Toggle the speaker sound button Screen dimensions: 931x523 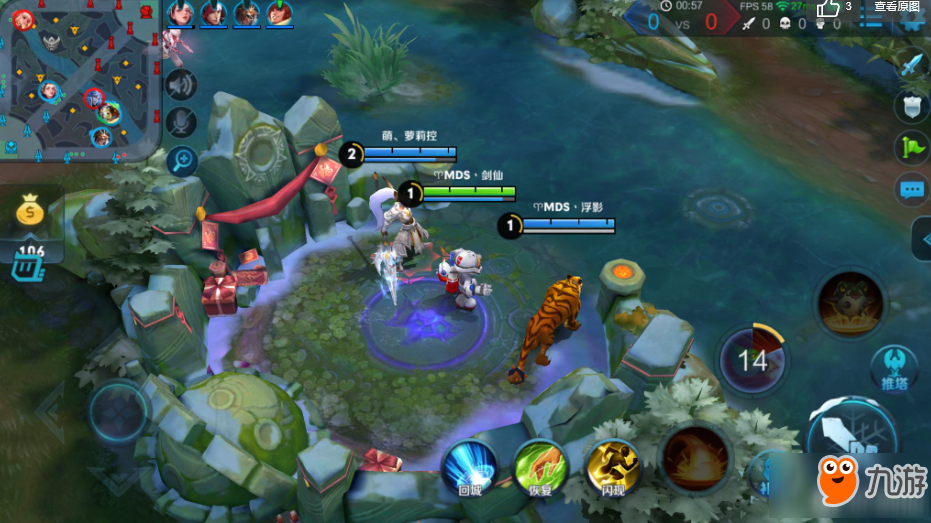[181, 86]
